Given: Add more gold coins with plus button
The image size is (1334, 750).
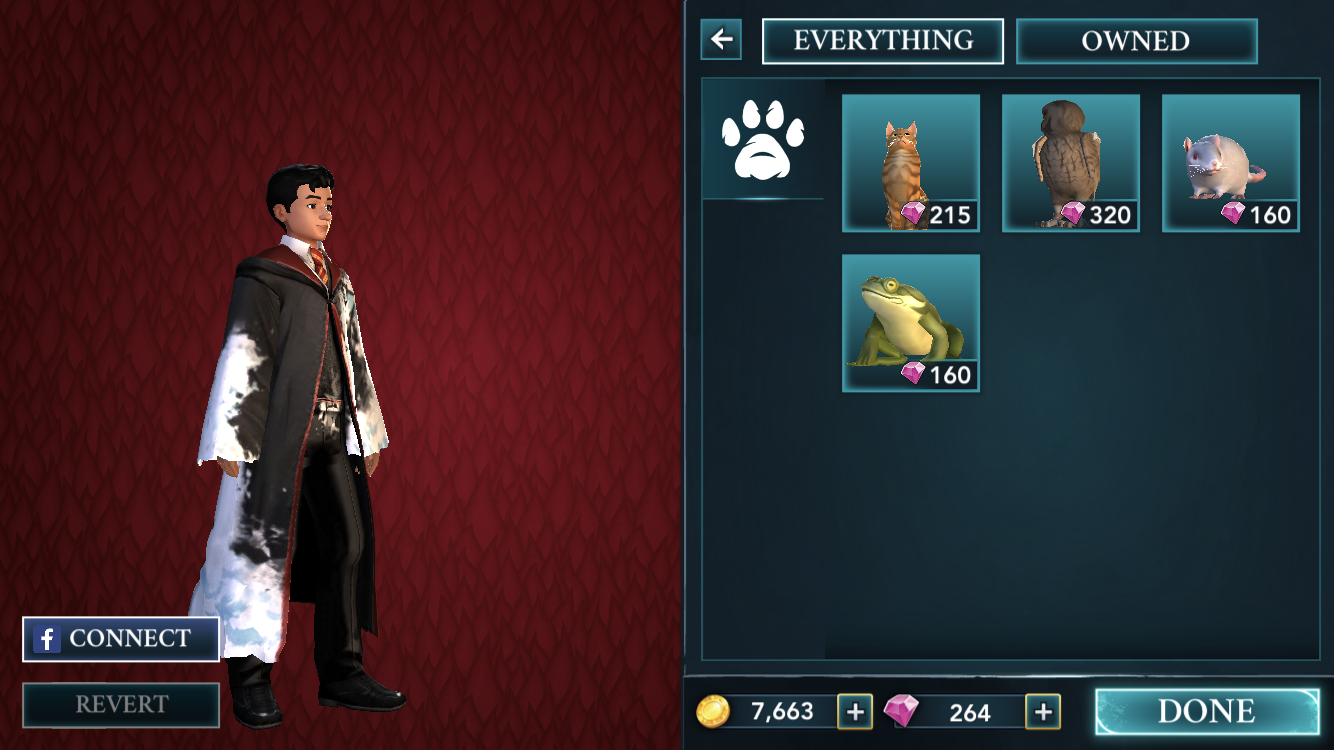Looking at the screenshot, I should point(855,711).
